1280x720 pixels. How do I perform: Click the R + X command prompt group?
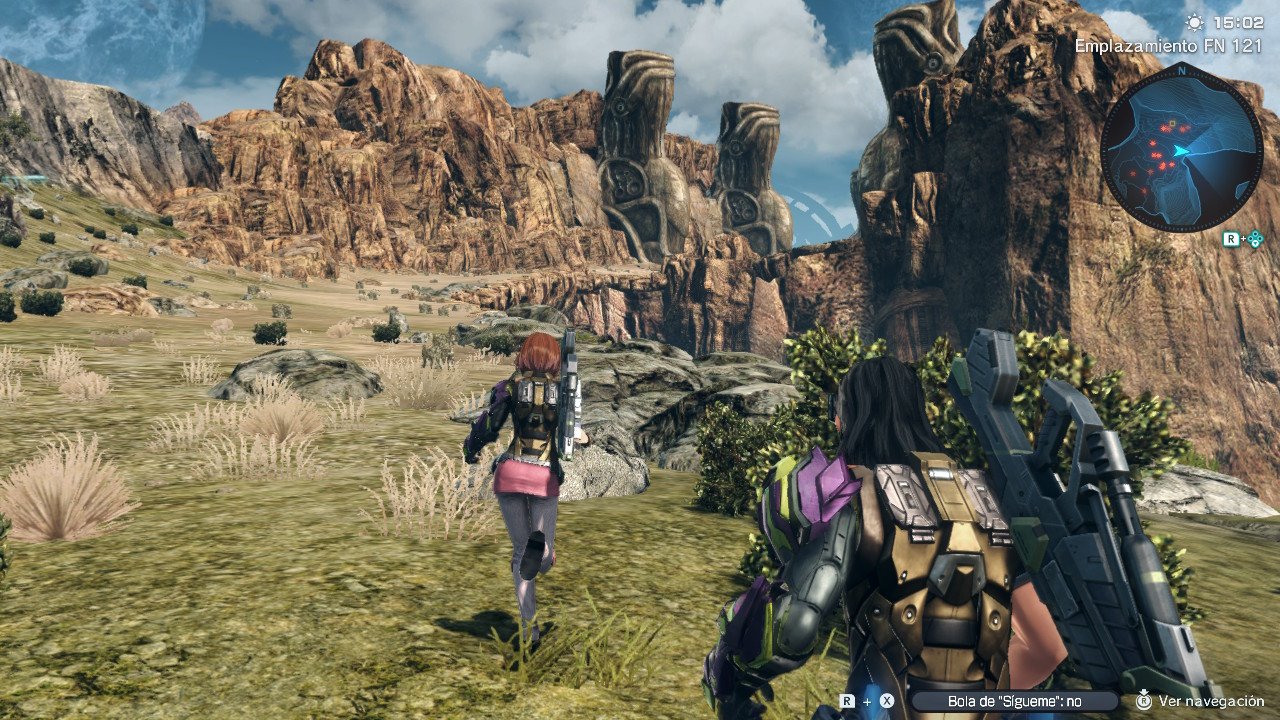[x=866, y=702]
